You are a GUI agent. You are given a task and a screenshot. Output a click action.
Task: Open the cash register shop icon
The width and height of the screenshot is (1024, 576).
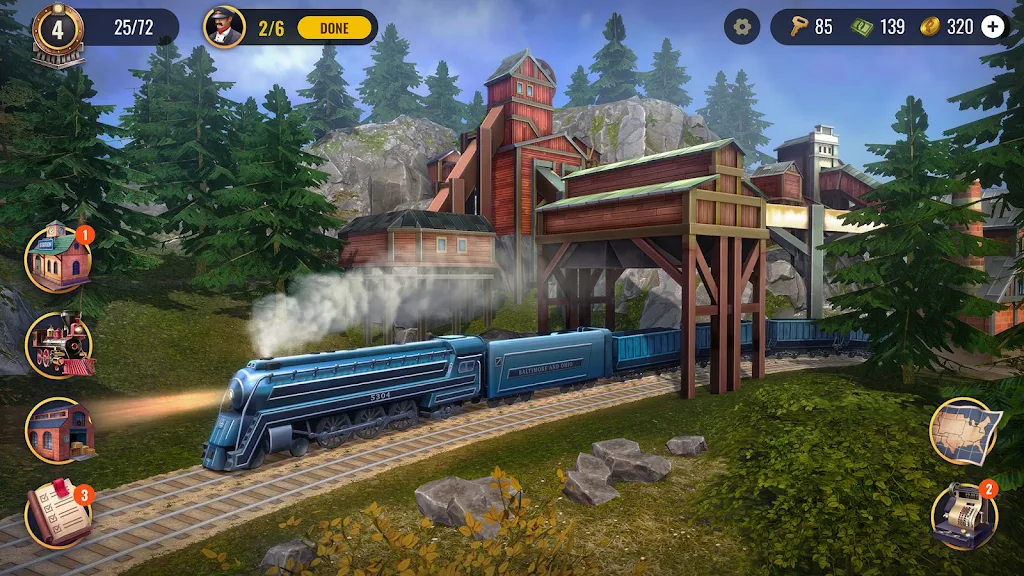[963, 516]
